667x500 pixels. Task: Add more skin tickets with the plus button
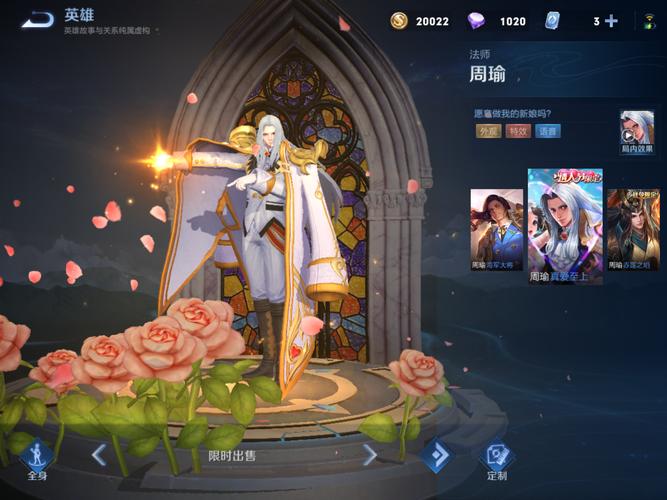click(611, 21)
